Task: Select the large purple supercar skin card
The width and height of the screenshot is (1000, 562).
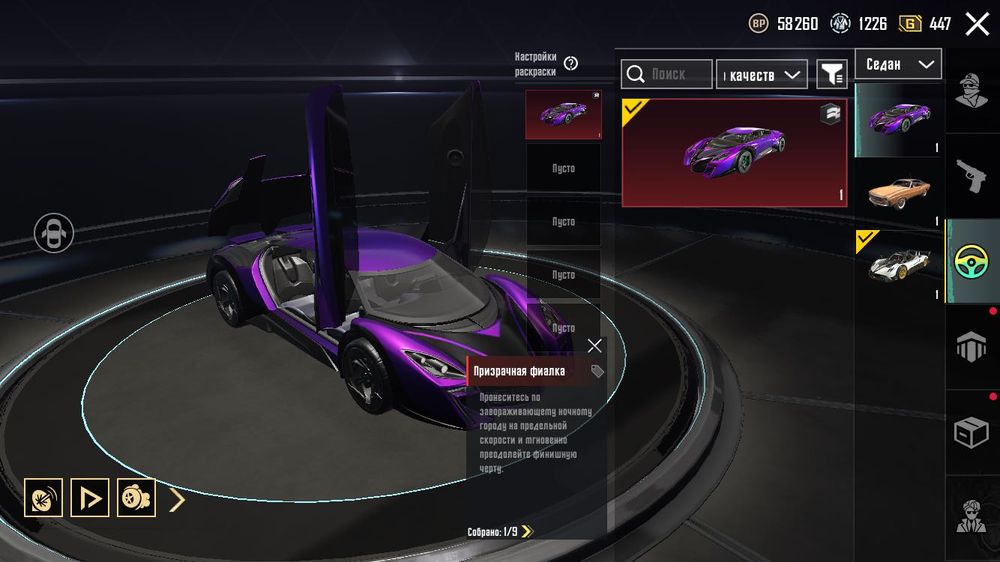Action: point(734,152)
